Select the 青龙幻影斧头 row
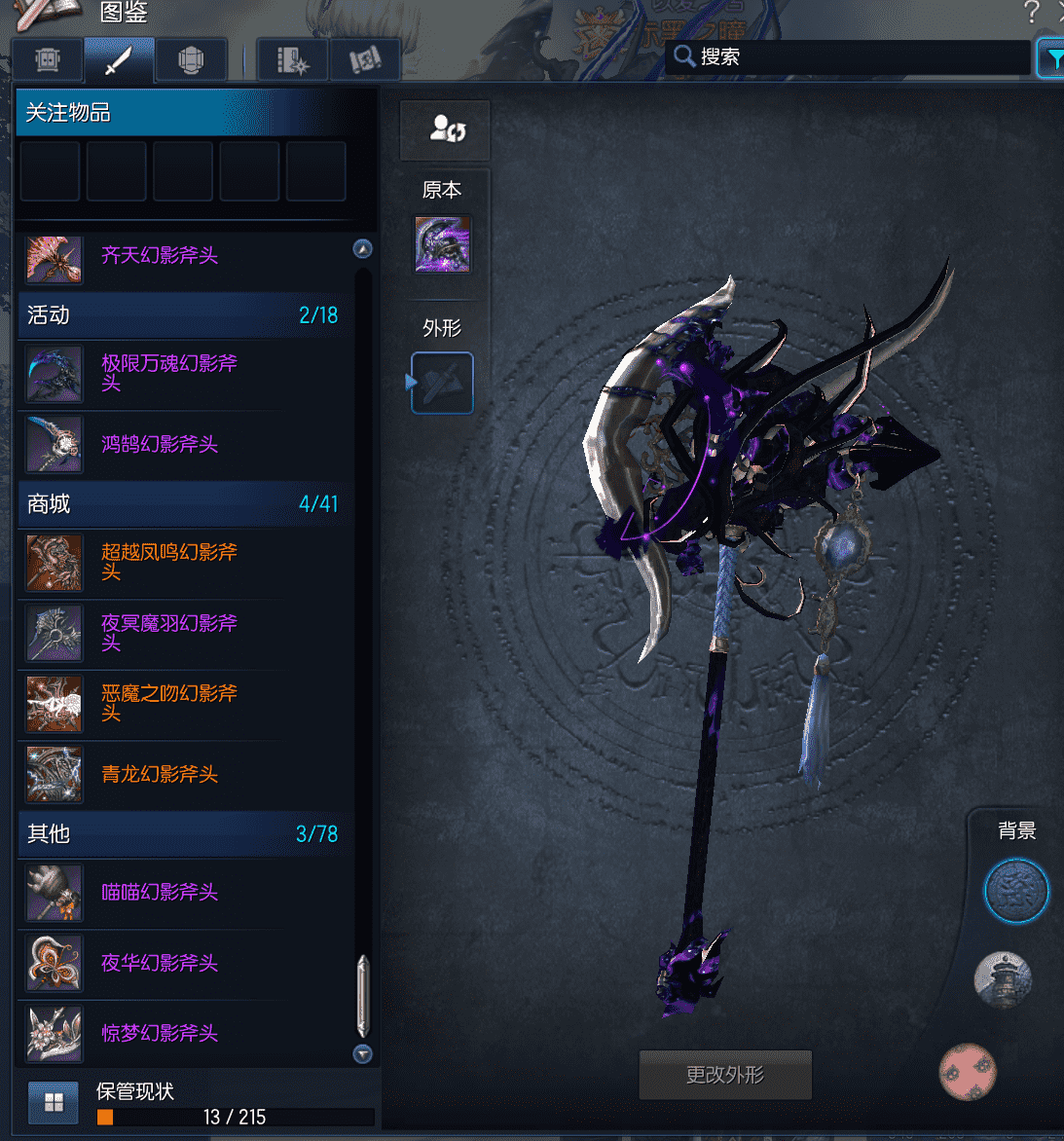Screen dimensions: 1064x1141 160,774
